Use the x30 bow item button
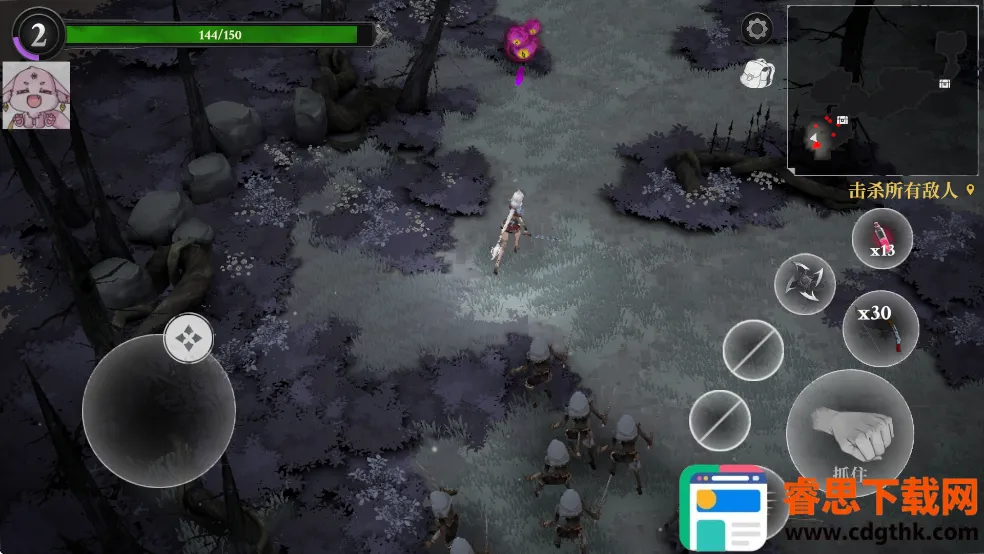 click(x=880, y=328)
